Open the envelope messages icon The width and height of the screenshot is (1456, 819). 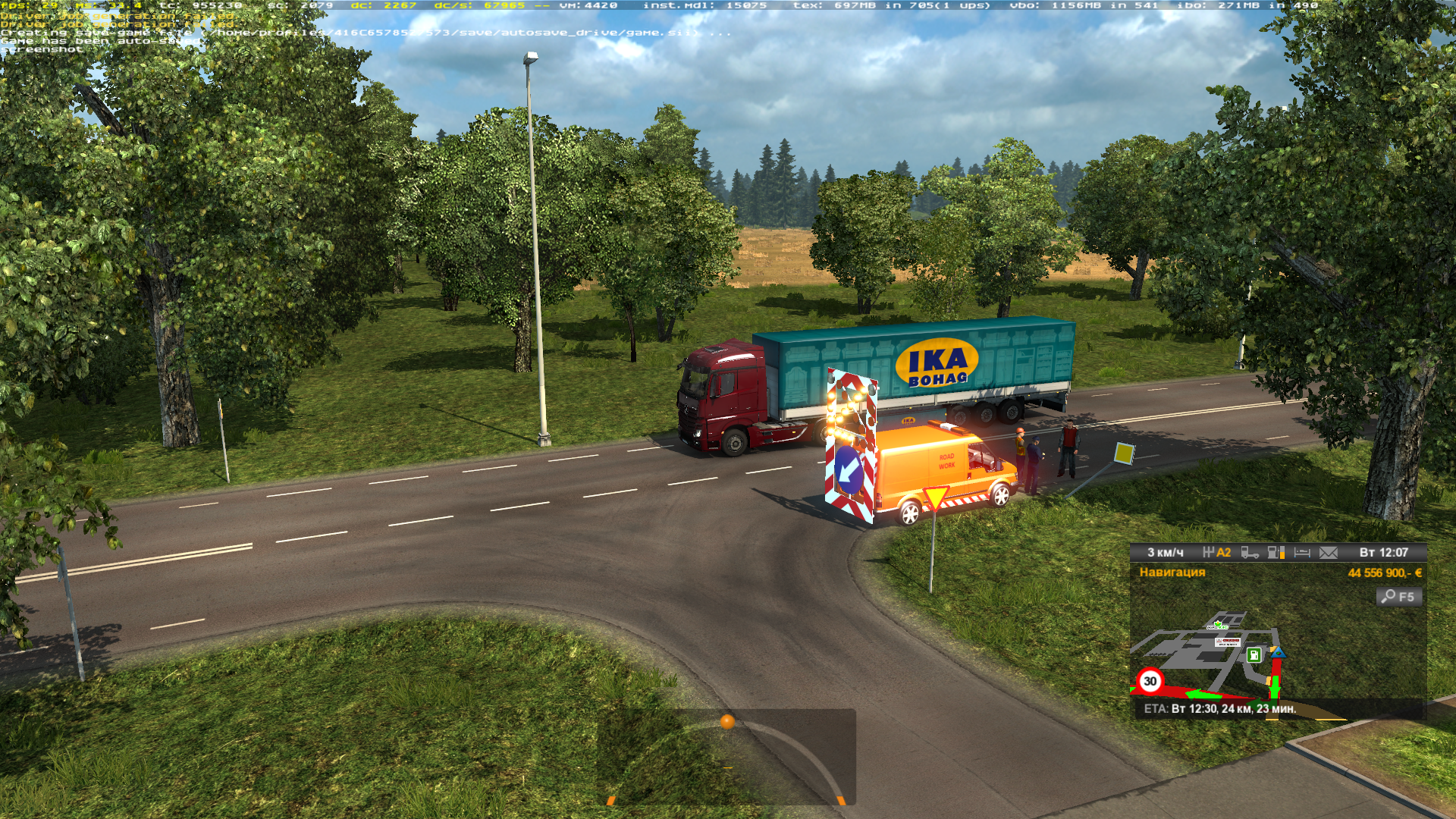tap(1329, 553)
